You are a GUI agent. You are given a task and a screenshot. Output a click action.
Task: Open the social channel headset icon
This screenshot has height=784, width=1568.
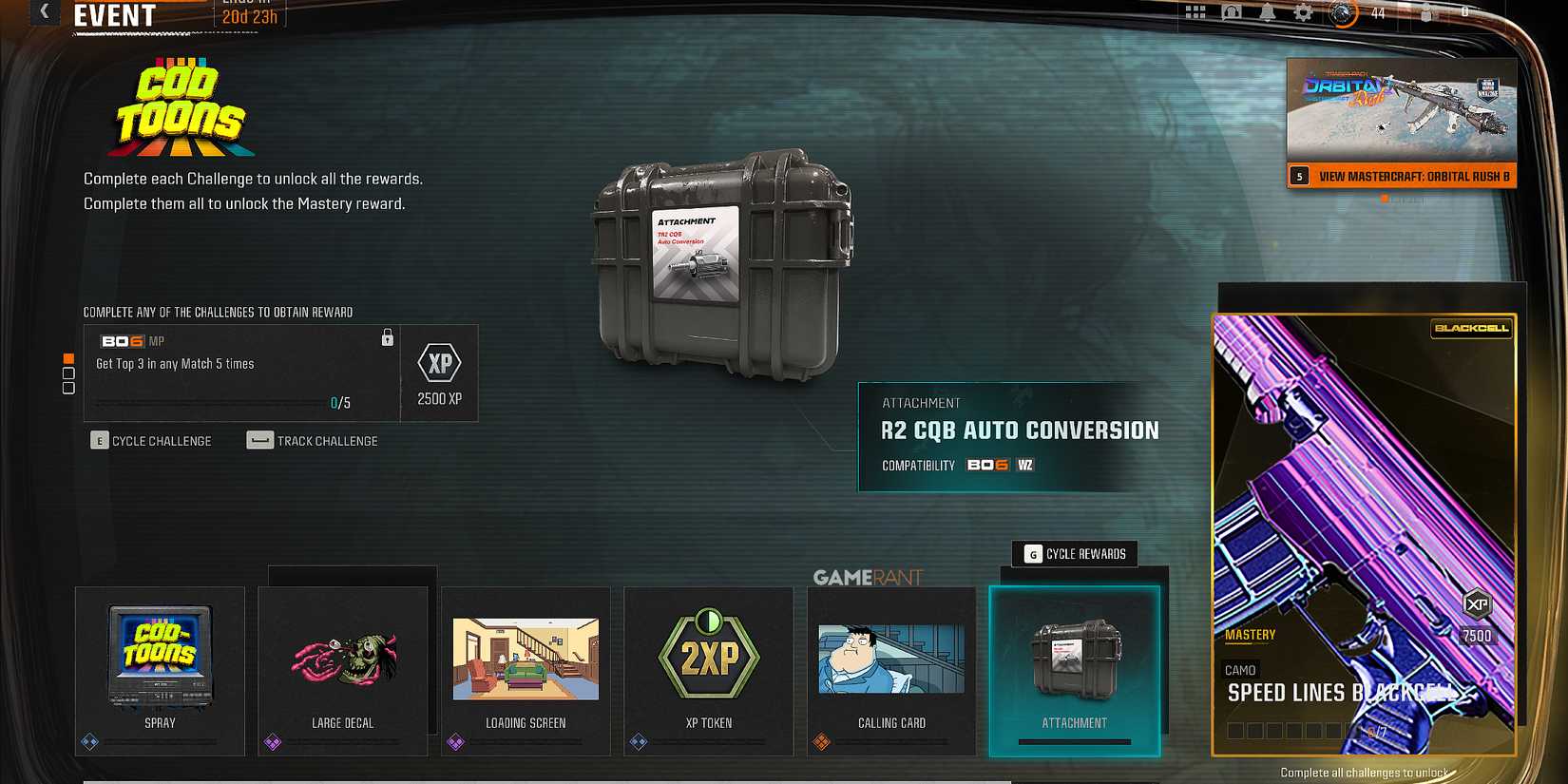1232,12
